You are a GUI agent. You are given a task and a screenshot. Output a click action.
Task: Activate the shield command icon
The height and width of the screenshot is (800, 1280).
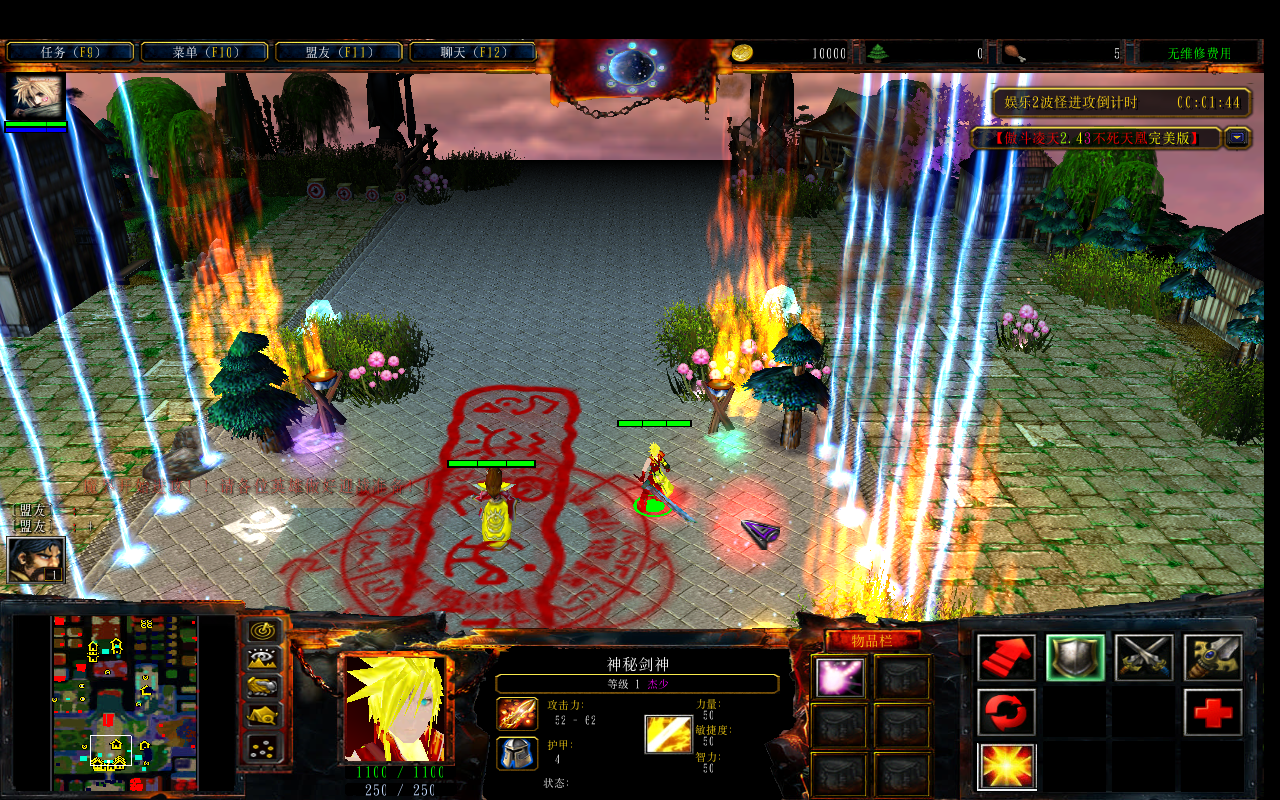click(1075, 658)
